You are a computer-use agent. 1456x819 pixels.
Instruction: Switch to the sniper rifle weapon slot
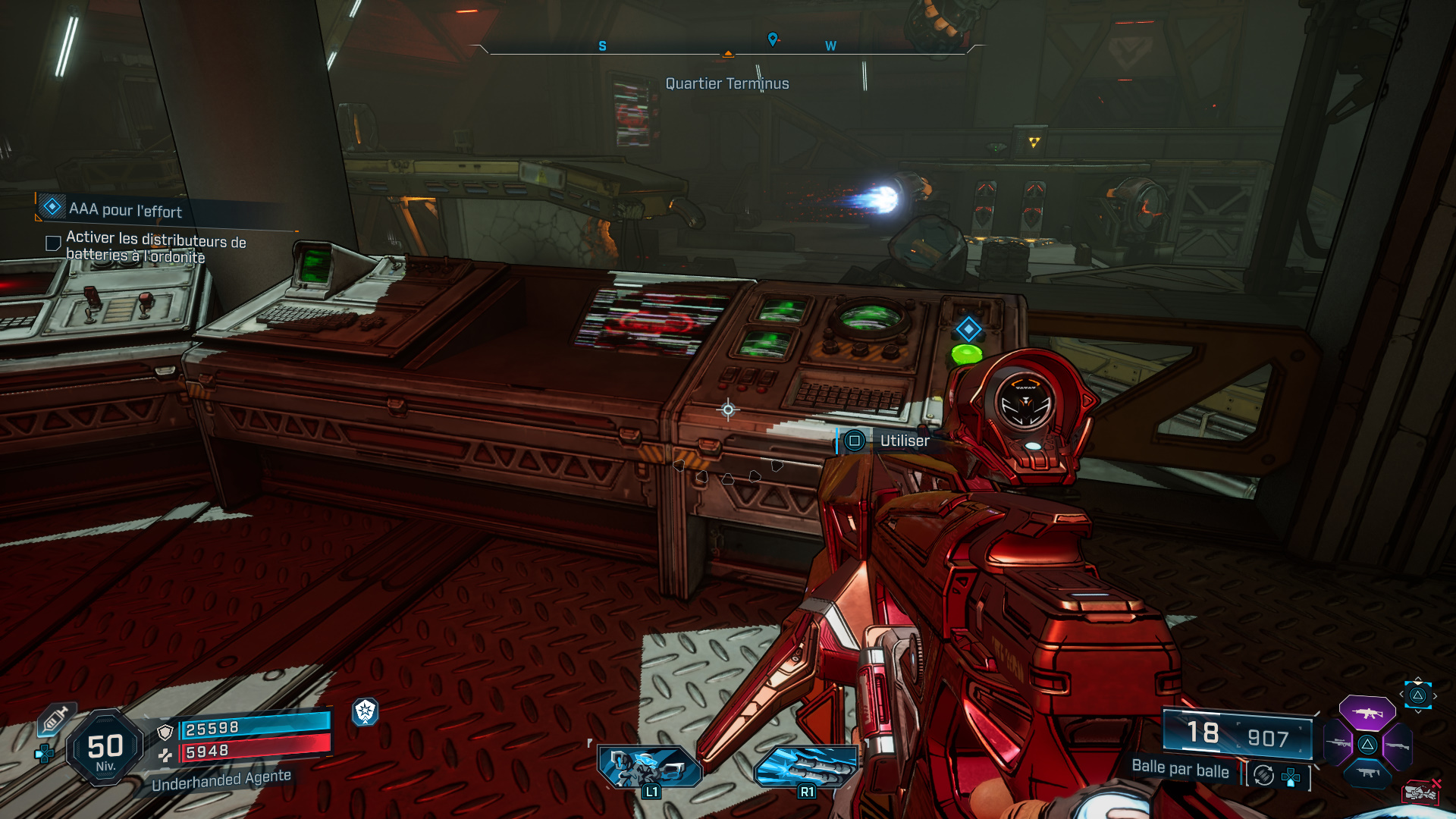pyautogui.click(x=1338, y=744)
